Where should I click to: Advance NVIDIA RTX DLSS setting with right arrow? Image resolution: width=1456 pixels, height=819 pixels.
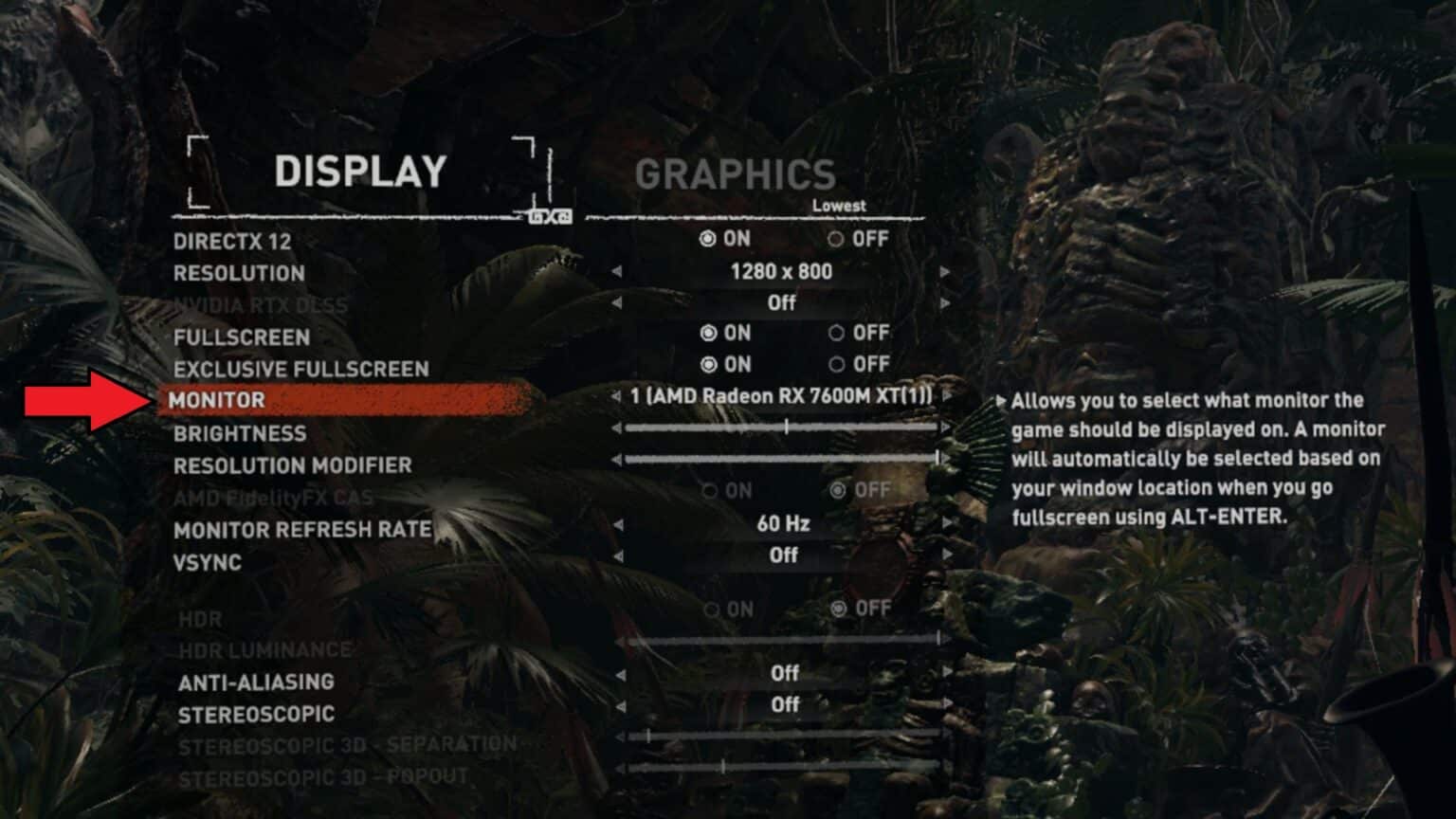click(x=945, y=303)
